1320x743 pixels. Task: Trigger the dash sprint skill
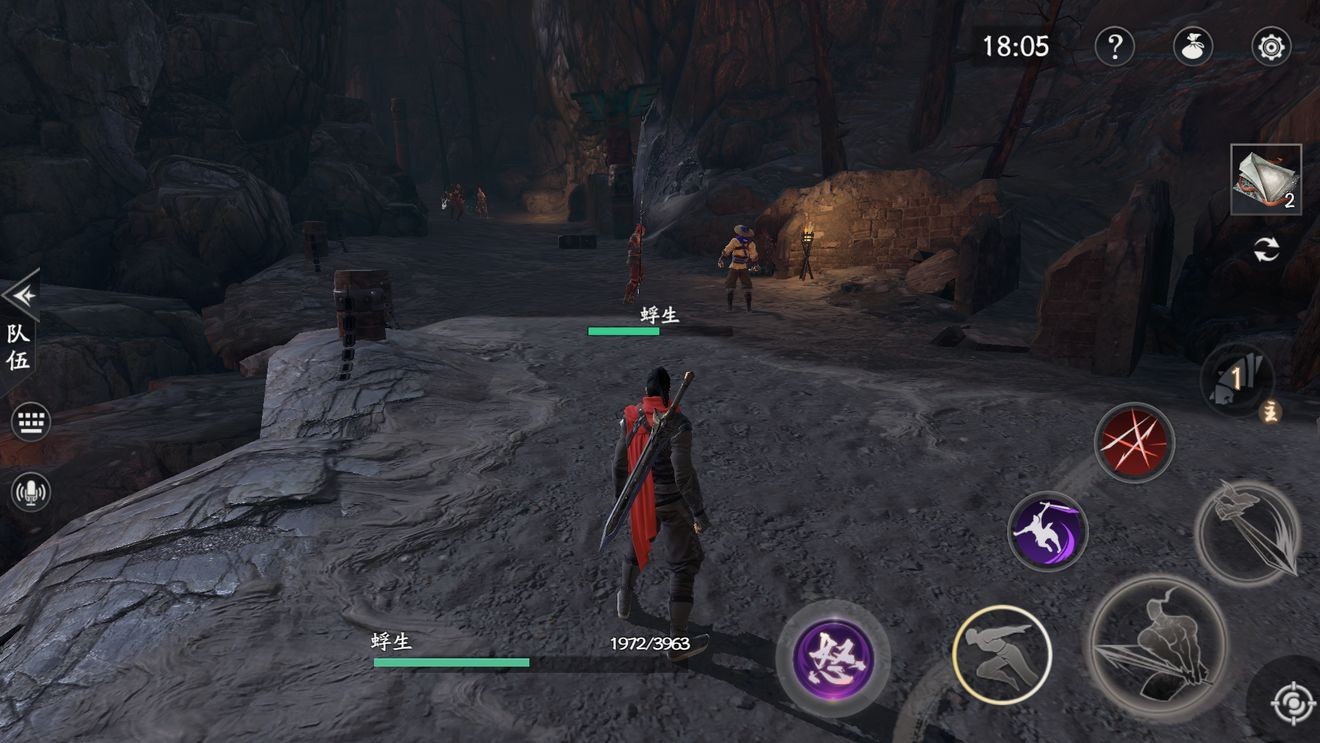[1001, 655]
